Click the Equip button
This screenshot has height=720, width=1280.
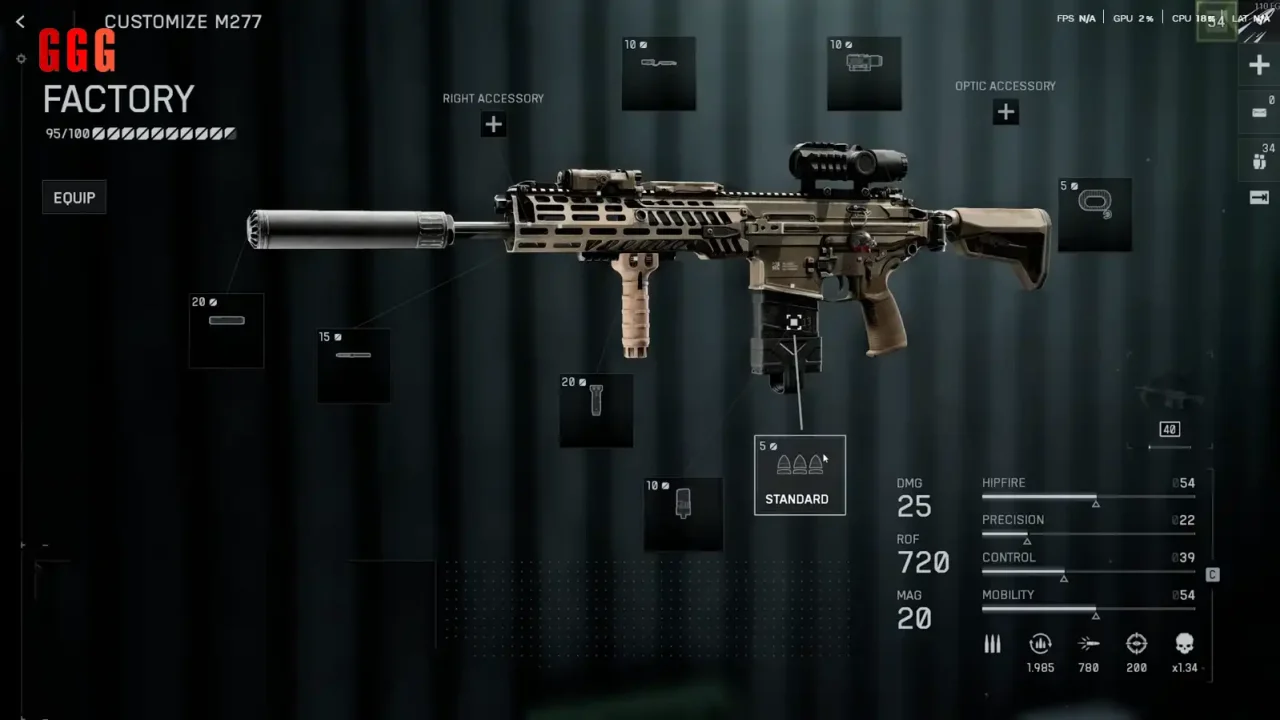[75, 198]
